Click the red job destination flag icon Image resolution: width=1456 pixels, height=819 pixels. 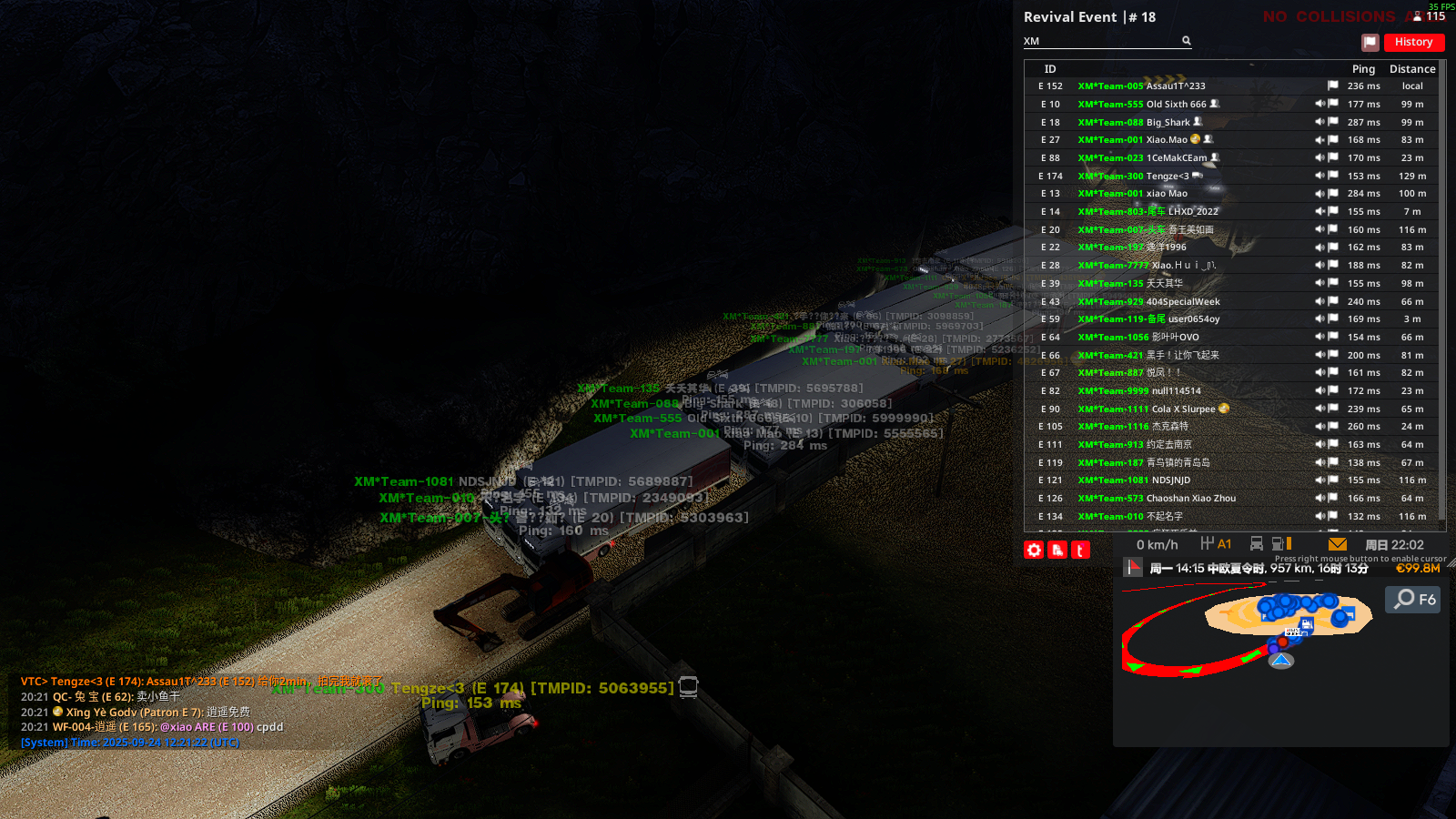[x=1133, y=568]
